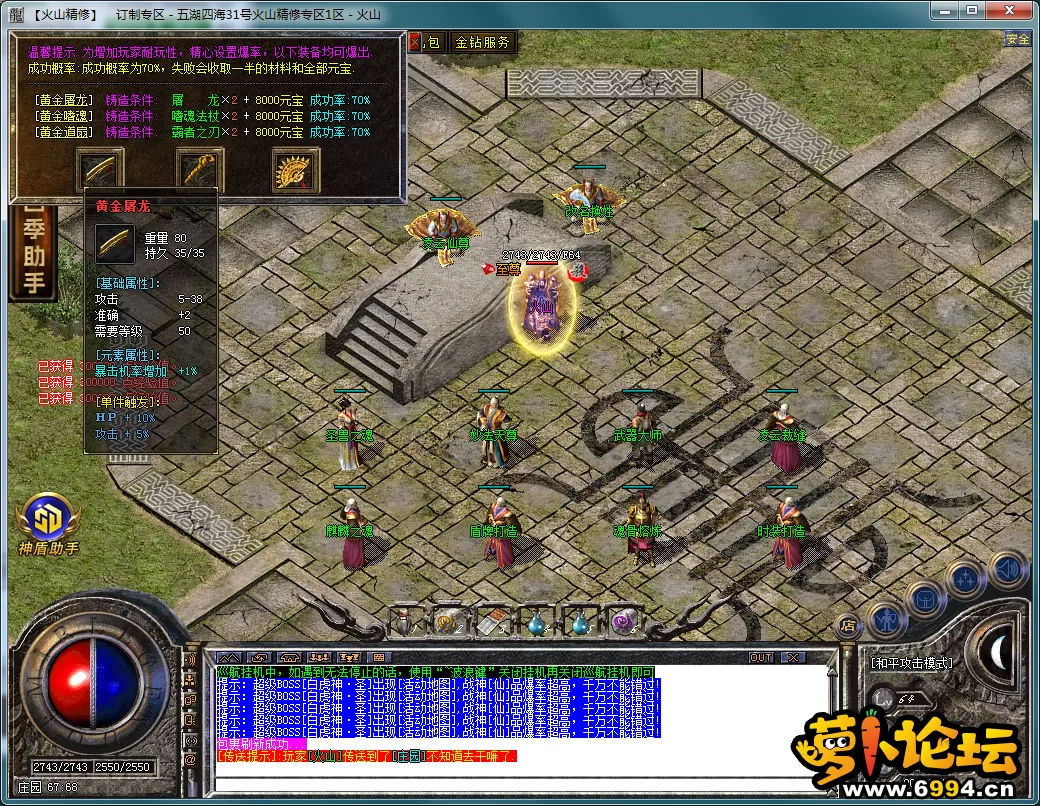Use the purple swirl scroll in quickbar
The height and width of the screenshot is (806, 1040).
click(x=624, y=623)
